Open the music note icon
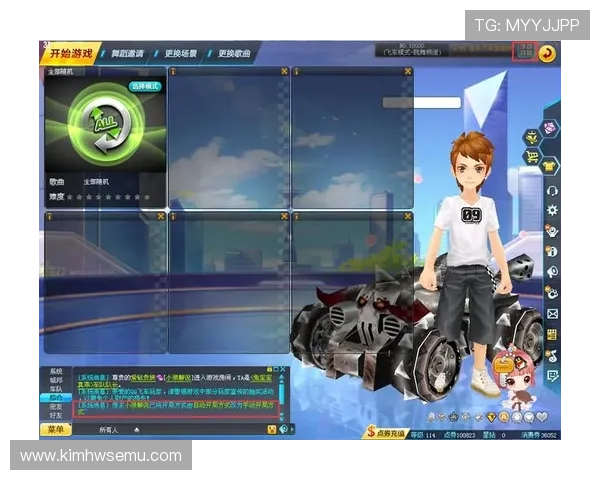Image resolution: width=600 pixels, height=480 pixels. tap(552, 354)
